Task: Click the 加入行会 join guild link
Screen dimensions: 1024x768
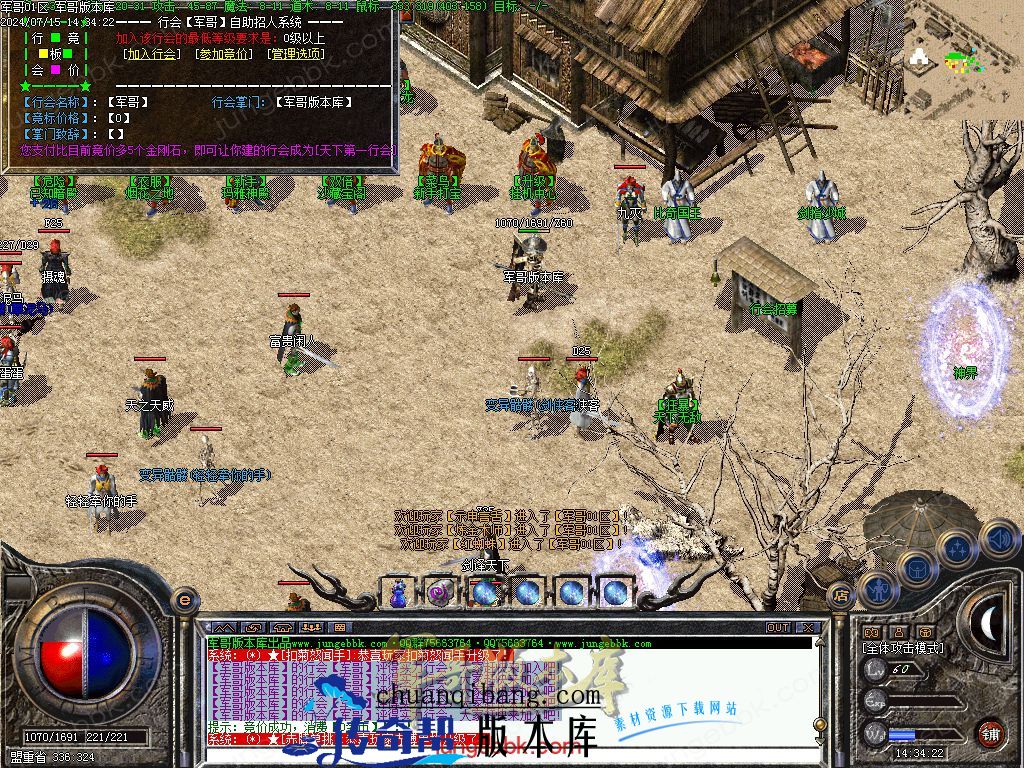Action: coord(152,54)
